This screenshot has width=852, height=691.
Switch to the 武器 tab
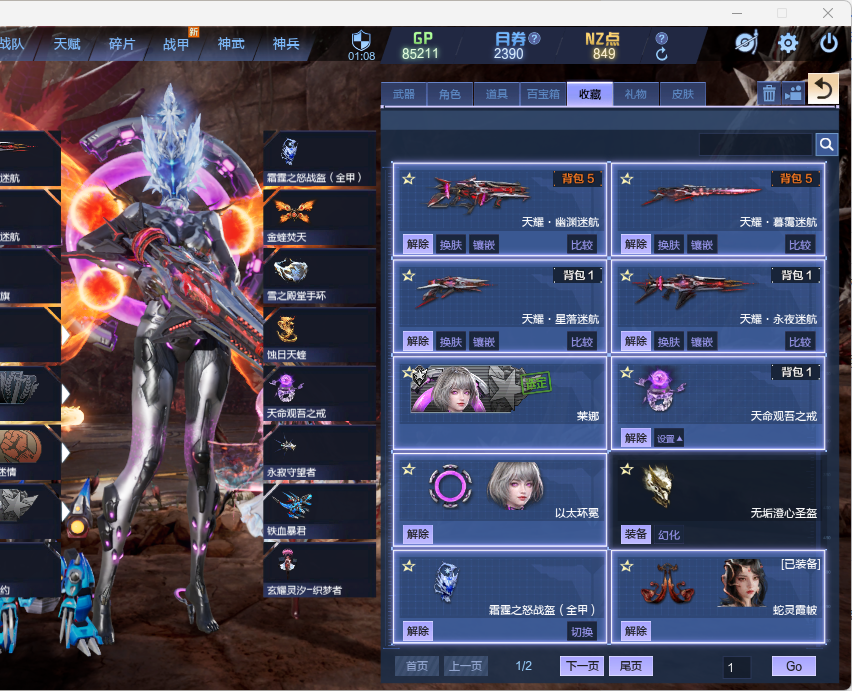tap(404, 95)
